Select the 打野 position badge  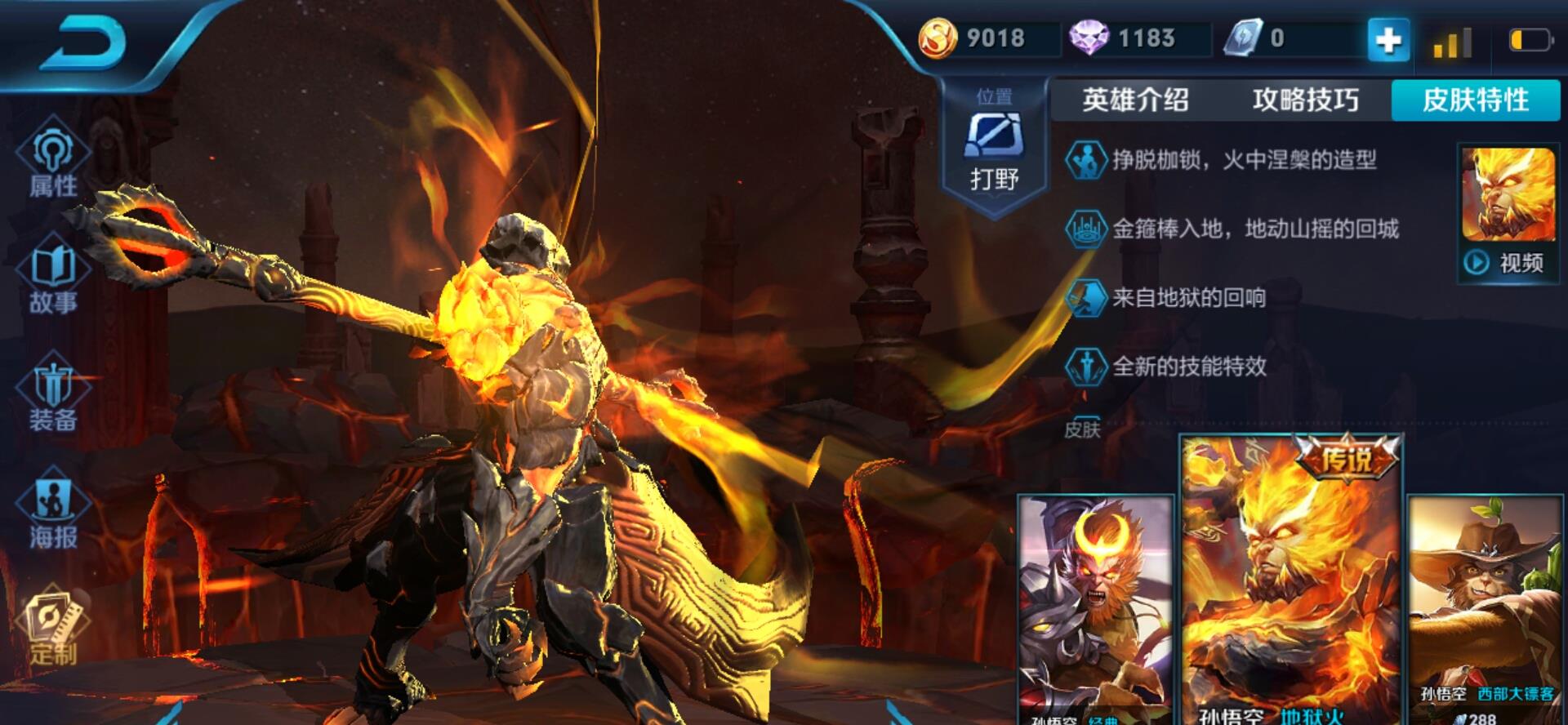(x=994, y=147)
